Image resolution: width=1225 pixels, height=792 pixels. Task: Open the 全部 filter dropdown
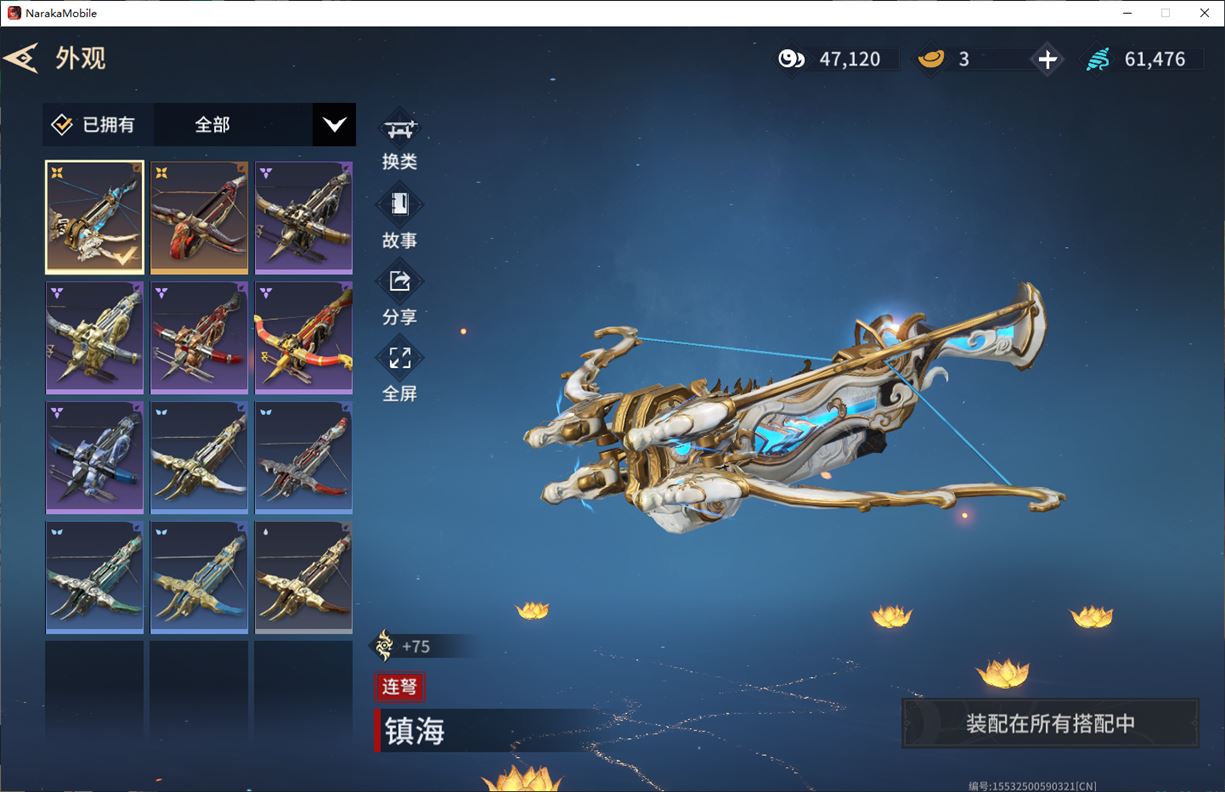tap(333, 125)
